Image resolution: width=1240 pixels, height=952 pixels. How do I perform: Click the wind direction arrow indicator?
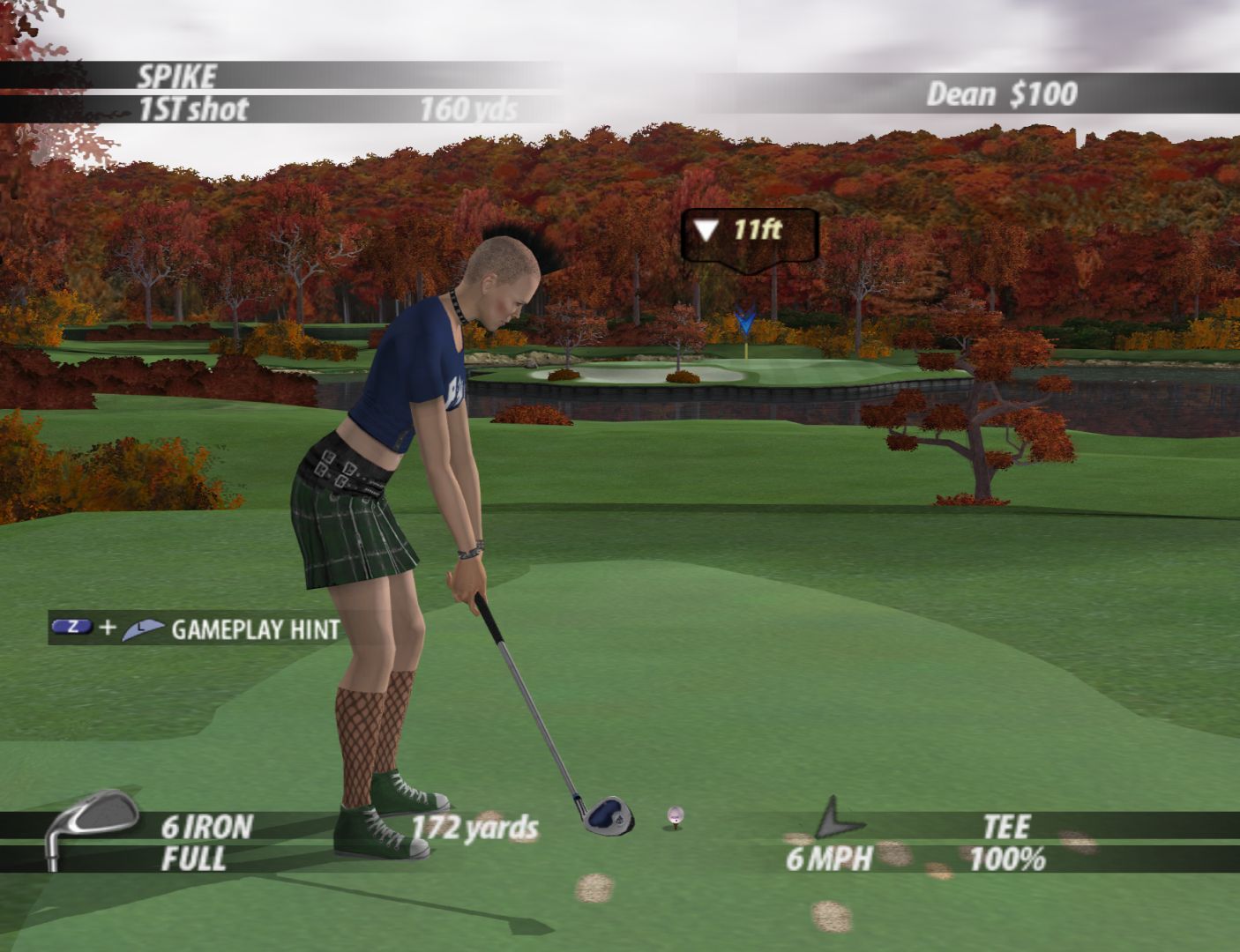pyautogui.click(x=835, y=819)
